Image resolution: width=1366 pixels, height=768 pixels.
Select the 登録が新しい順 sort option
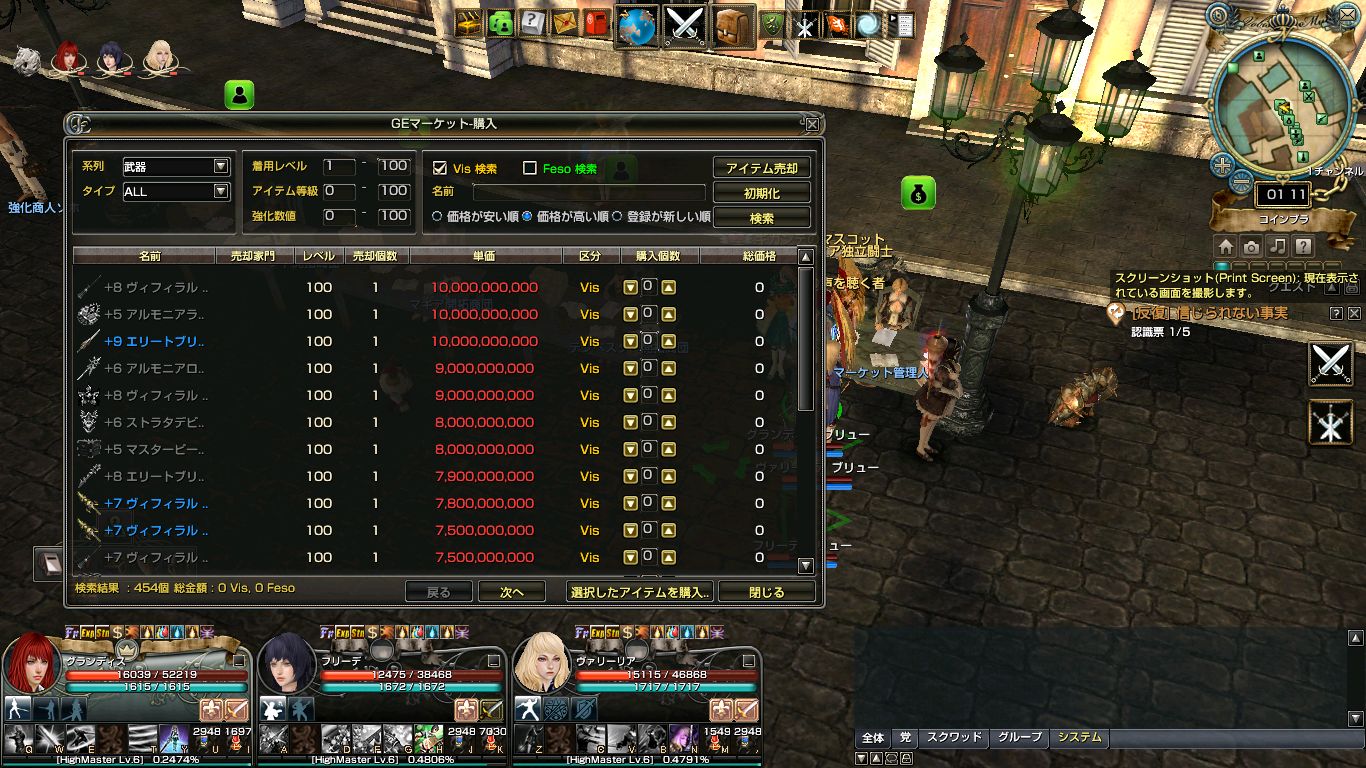click(617, 216)
